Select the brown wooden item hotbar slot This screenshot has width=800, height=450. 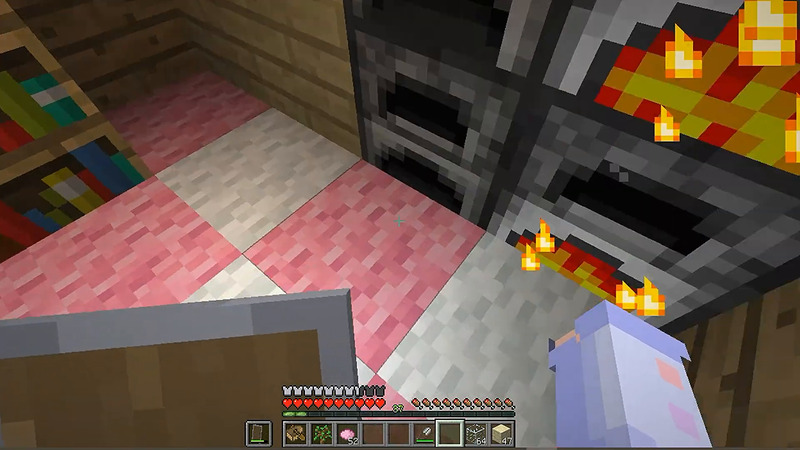pyautogui.click(x=295, y=433)
